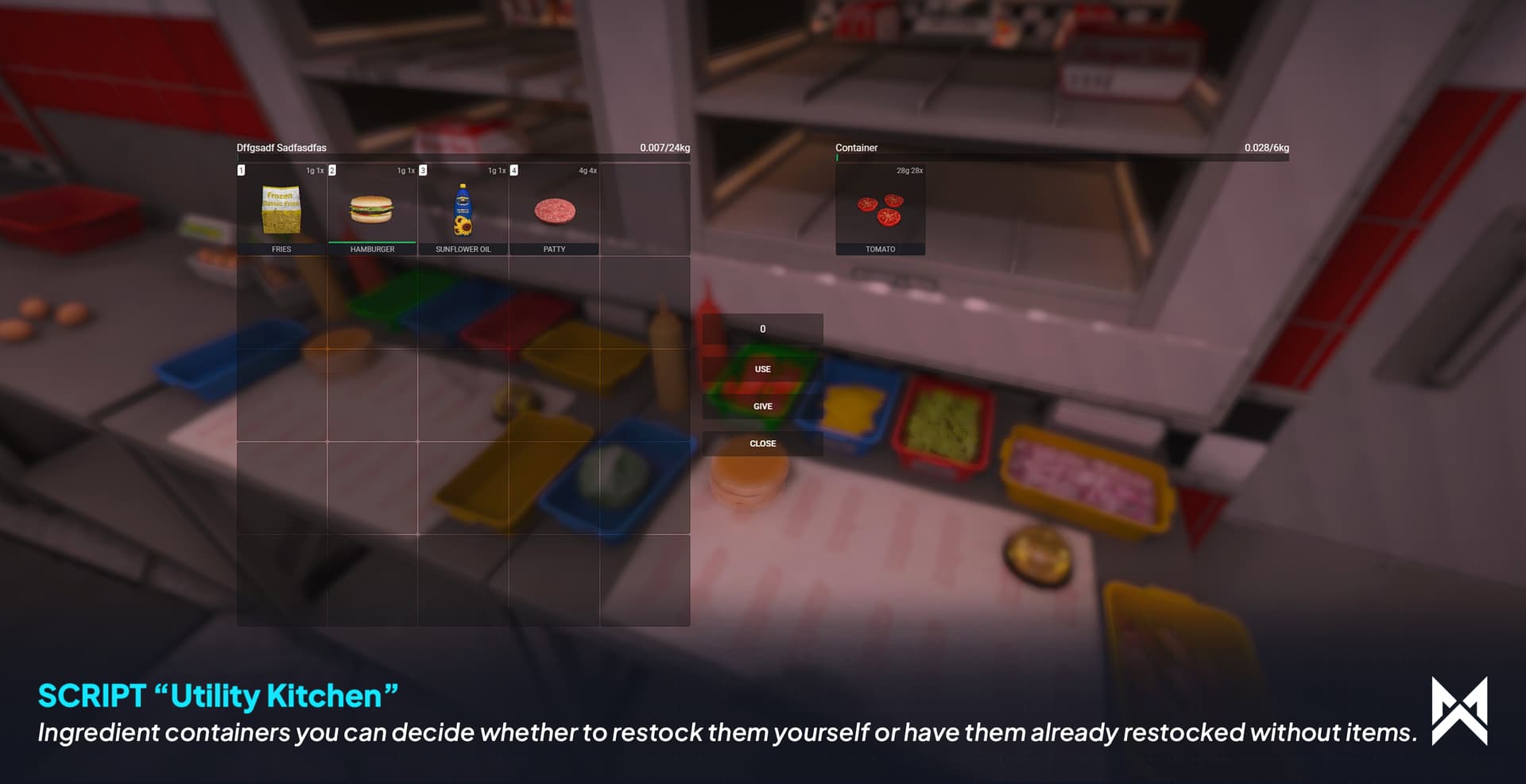Select the Sunflower Oil bottle icon
This screenshot has width=1526, height=784.
[463, 208]
